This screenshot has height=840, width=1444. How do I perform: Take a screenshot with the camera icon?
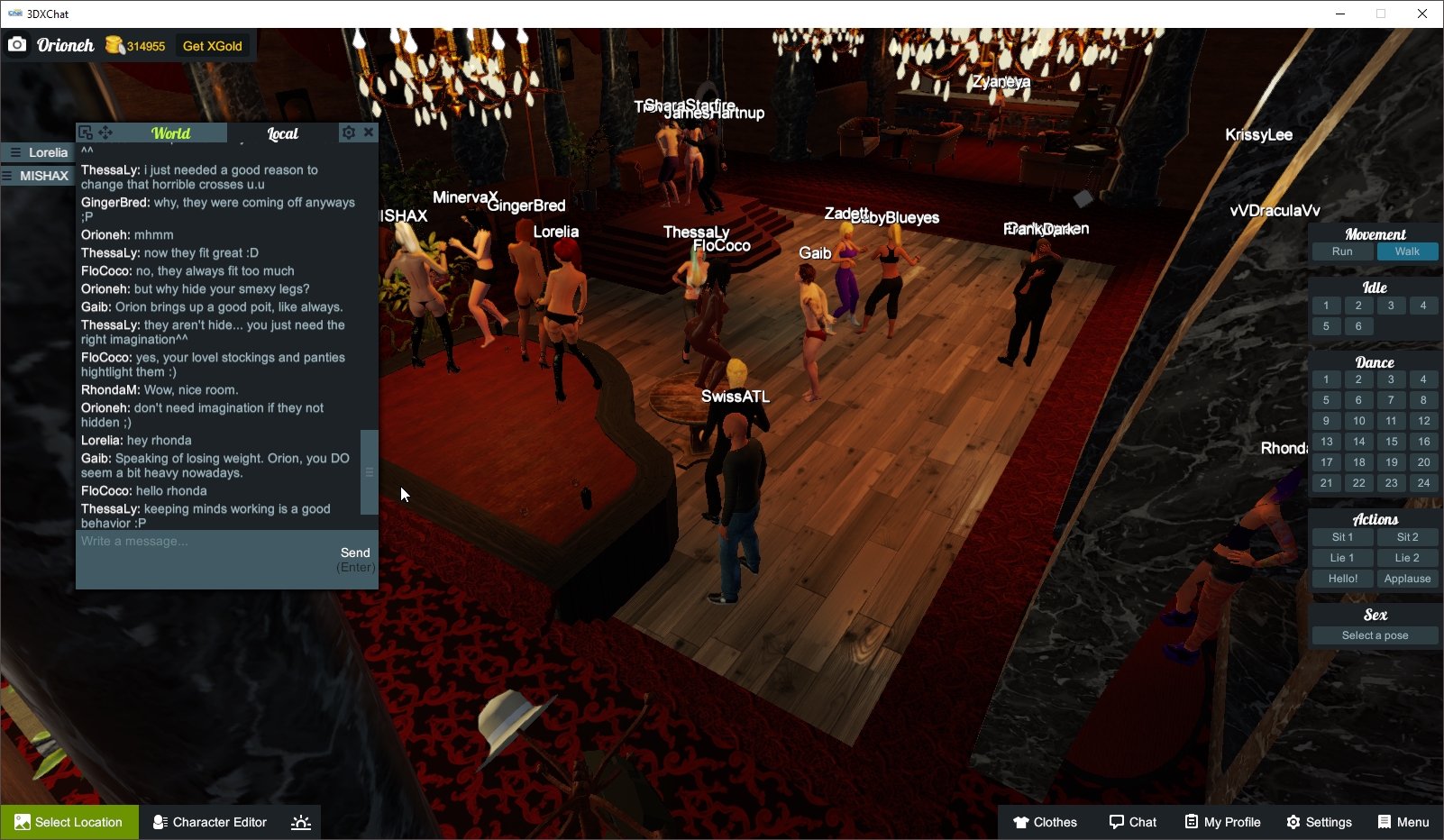click(17, 44)
